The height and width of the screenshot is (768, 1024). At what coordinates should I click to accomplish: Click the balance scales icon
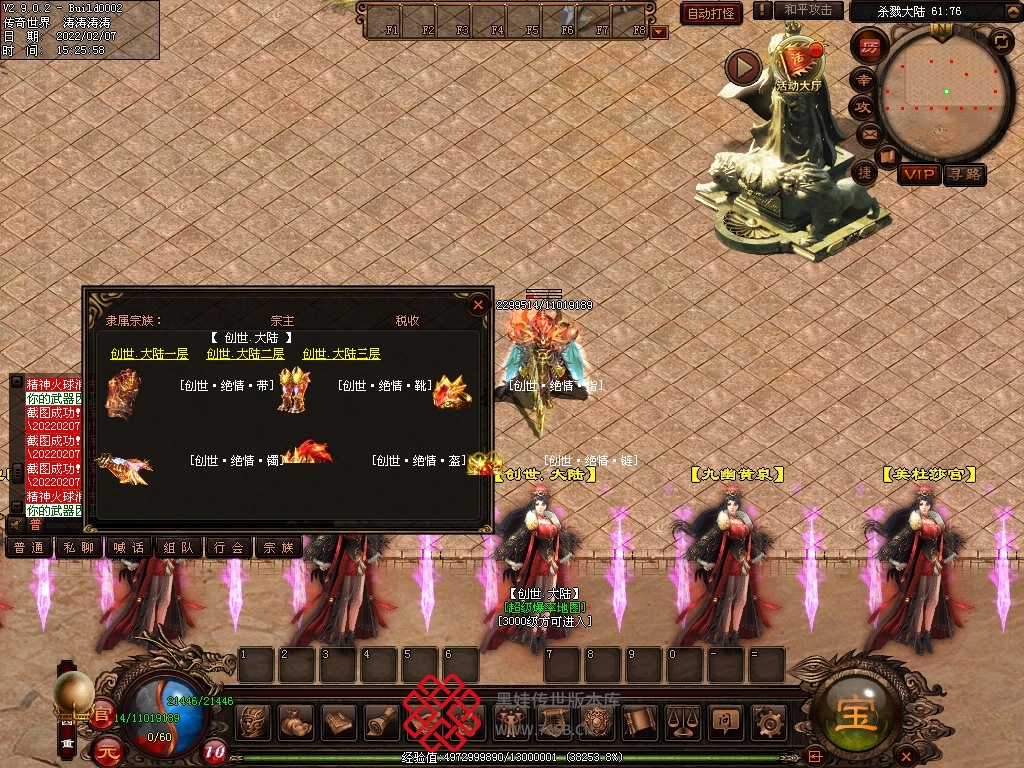(682, 721)
